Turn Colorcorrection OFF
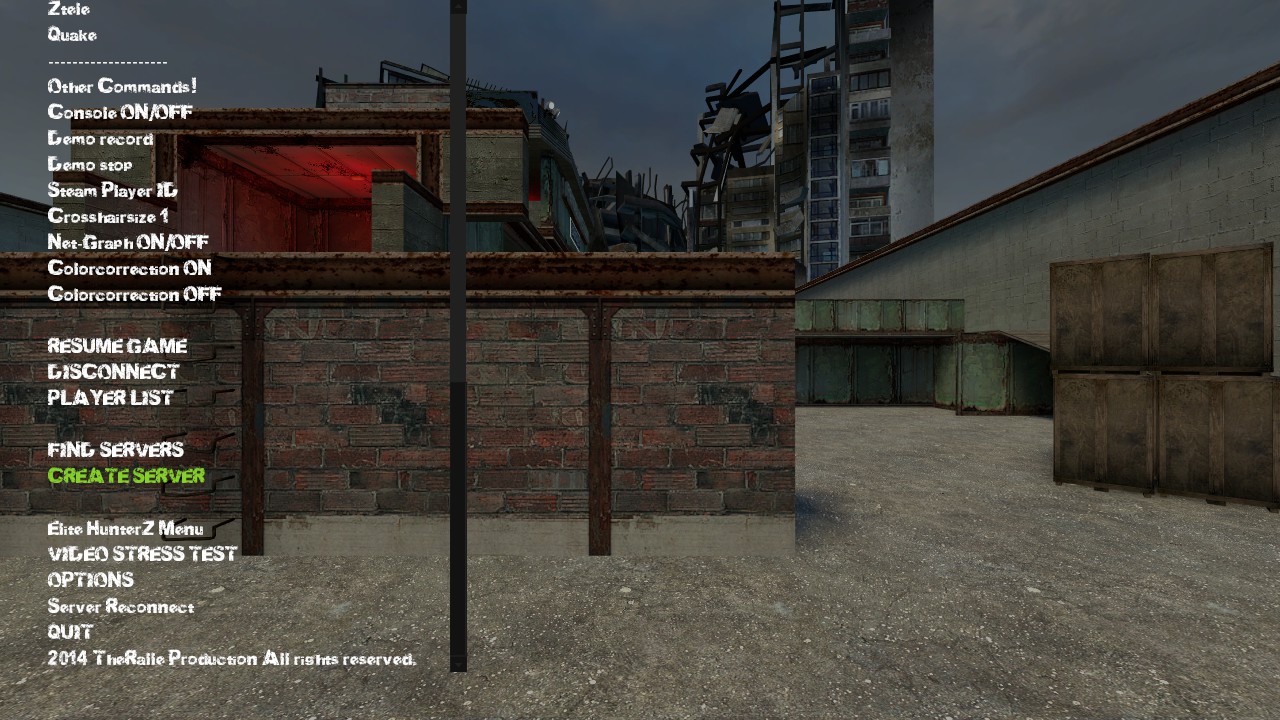 click(134, 295)
